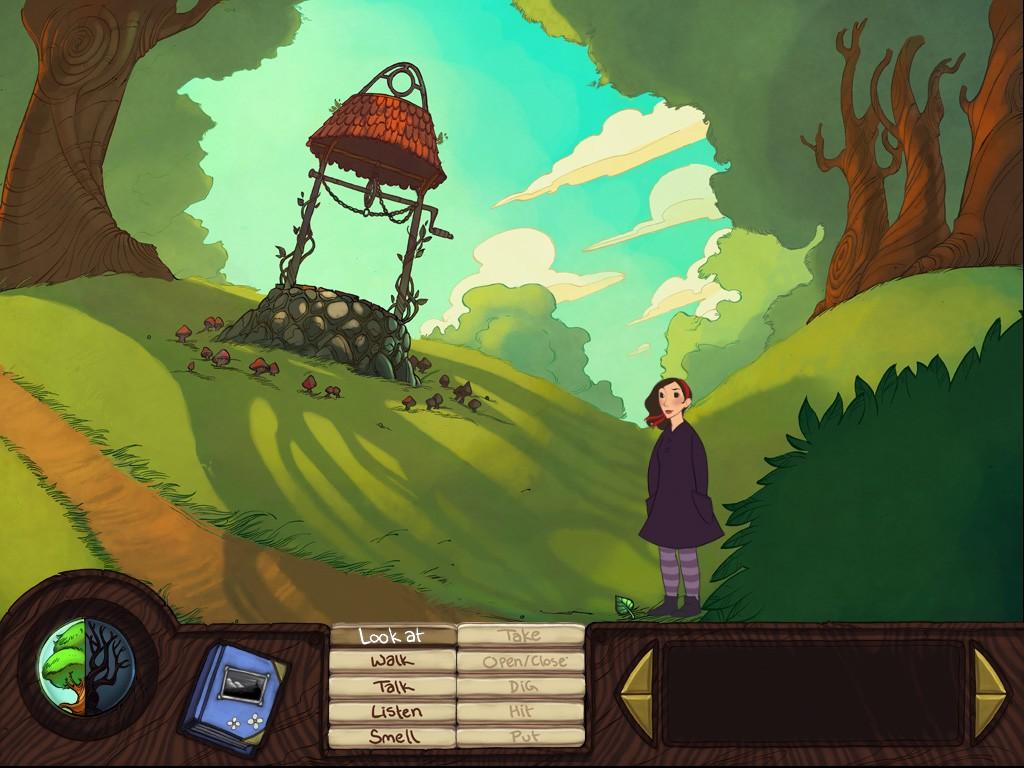Screen dimensions: 1024x768
Task: Choose the Hit verb
Action: pos(520,712)
